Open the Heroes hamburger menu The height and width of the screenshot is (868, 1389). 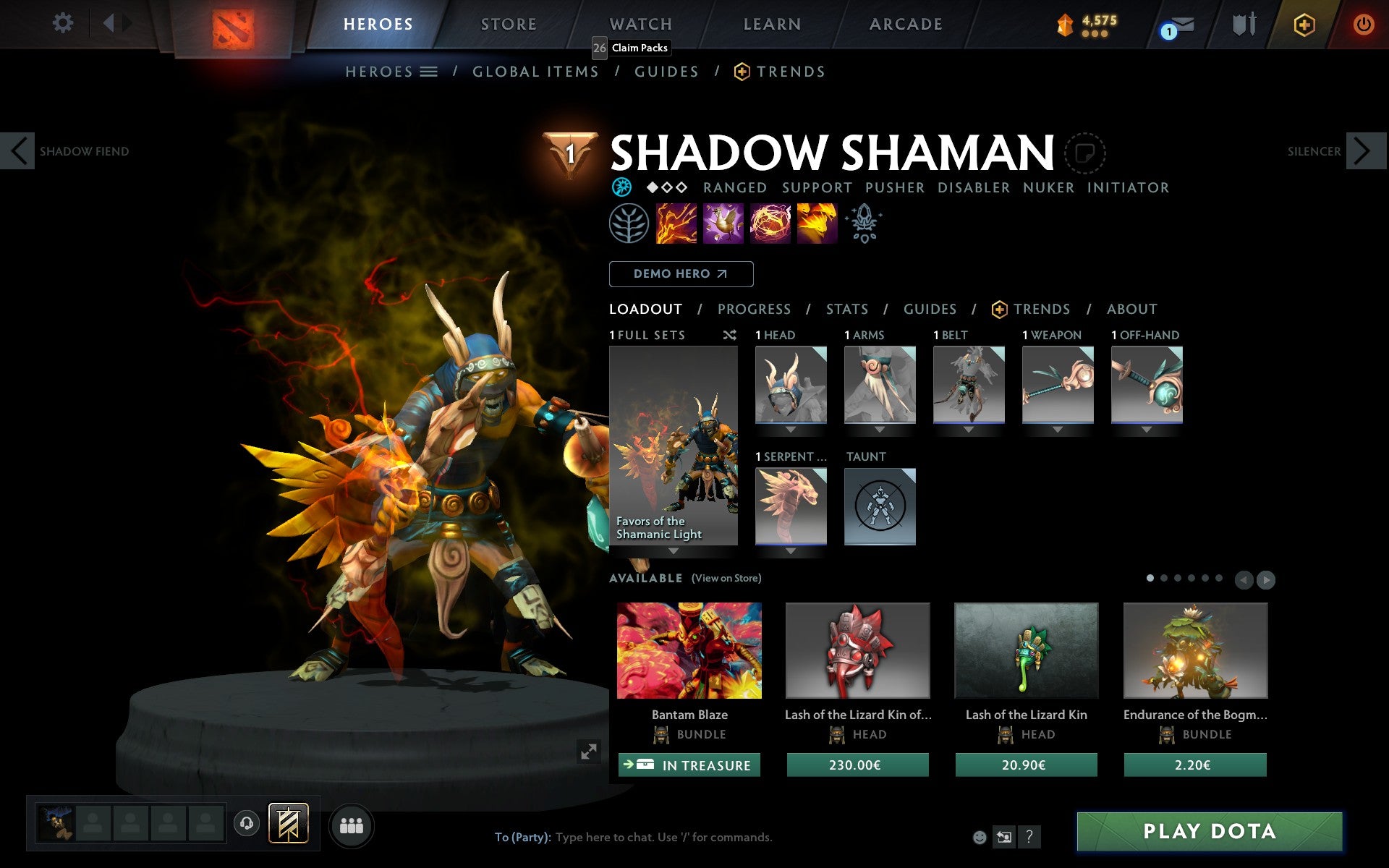[428, 72]
